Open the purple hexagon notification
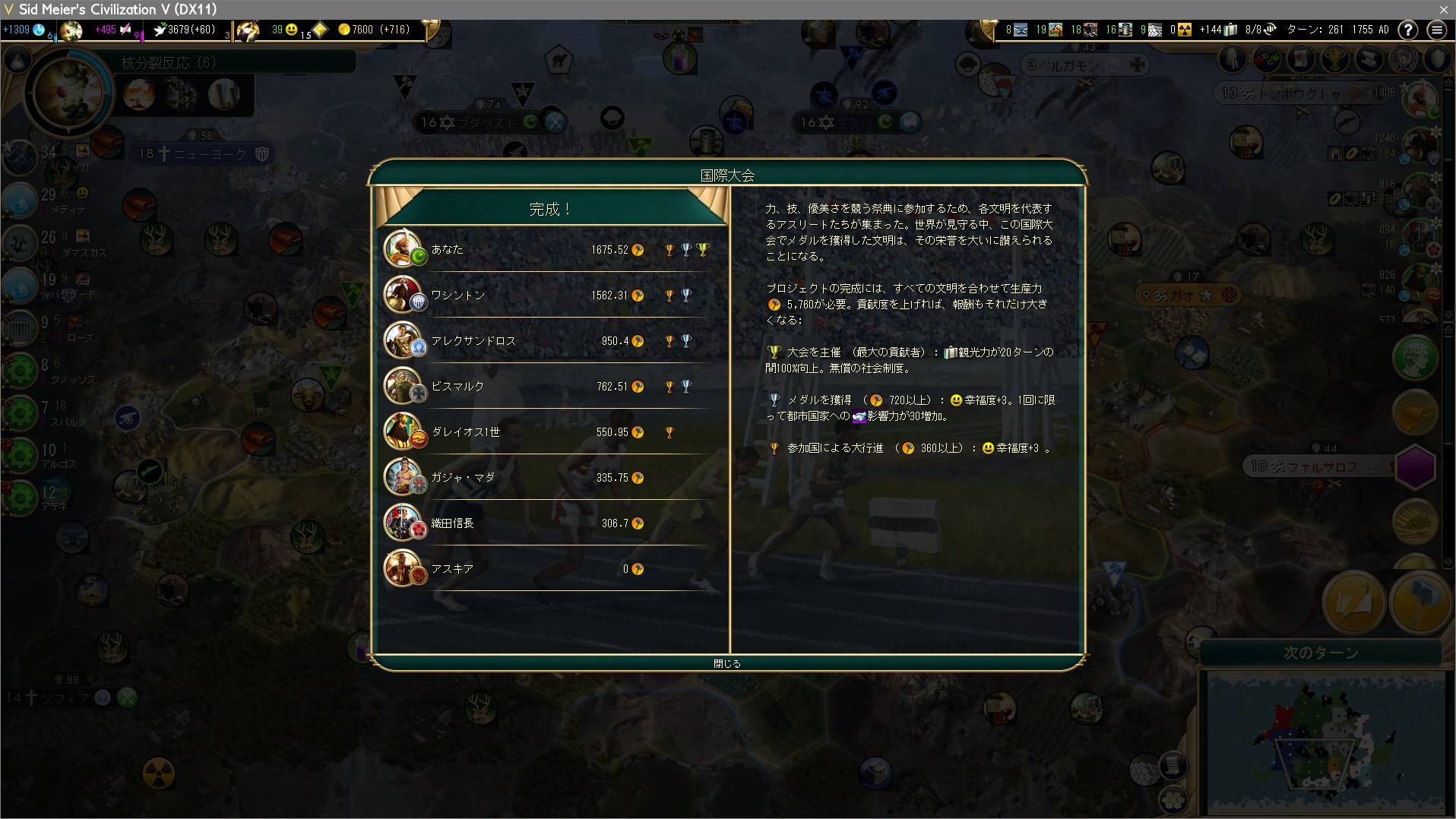The image size is (1456, 819). point(1415,466)
